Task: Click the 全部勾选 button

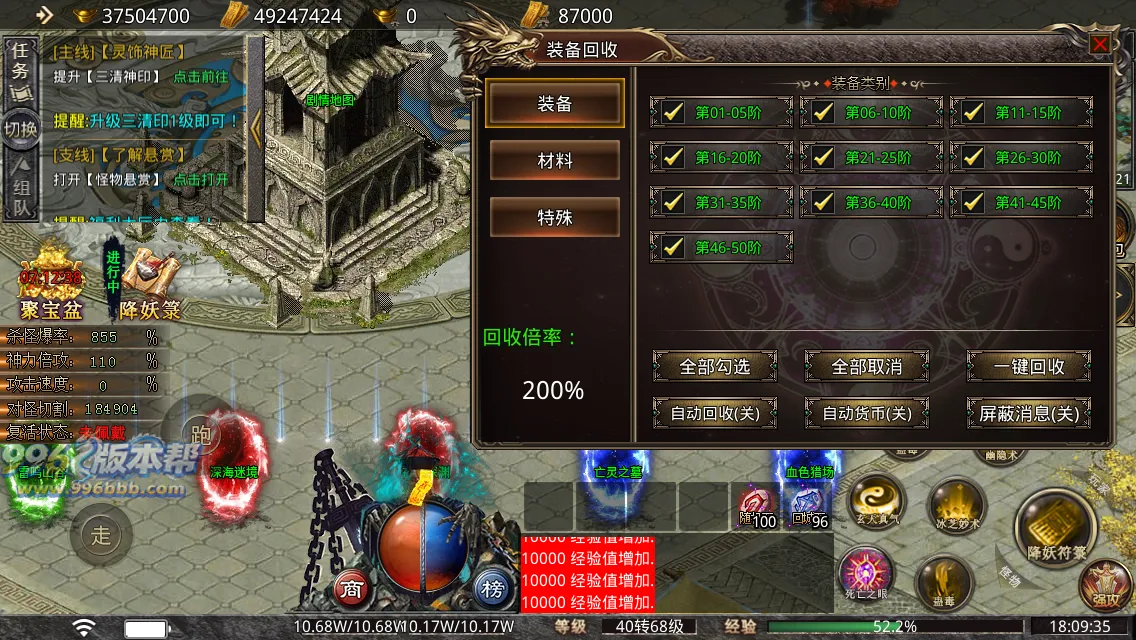Action: tap(714, 367)
